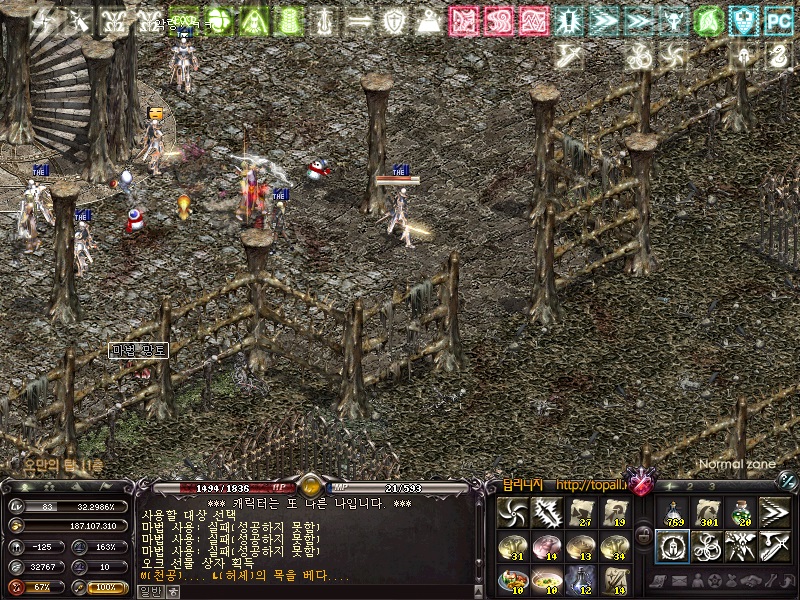
Task: Activate the spiked burst skill slot
Action: (x=546, y=511)
